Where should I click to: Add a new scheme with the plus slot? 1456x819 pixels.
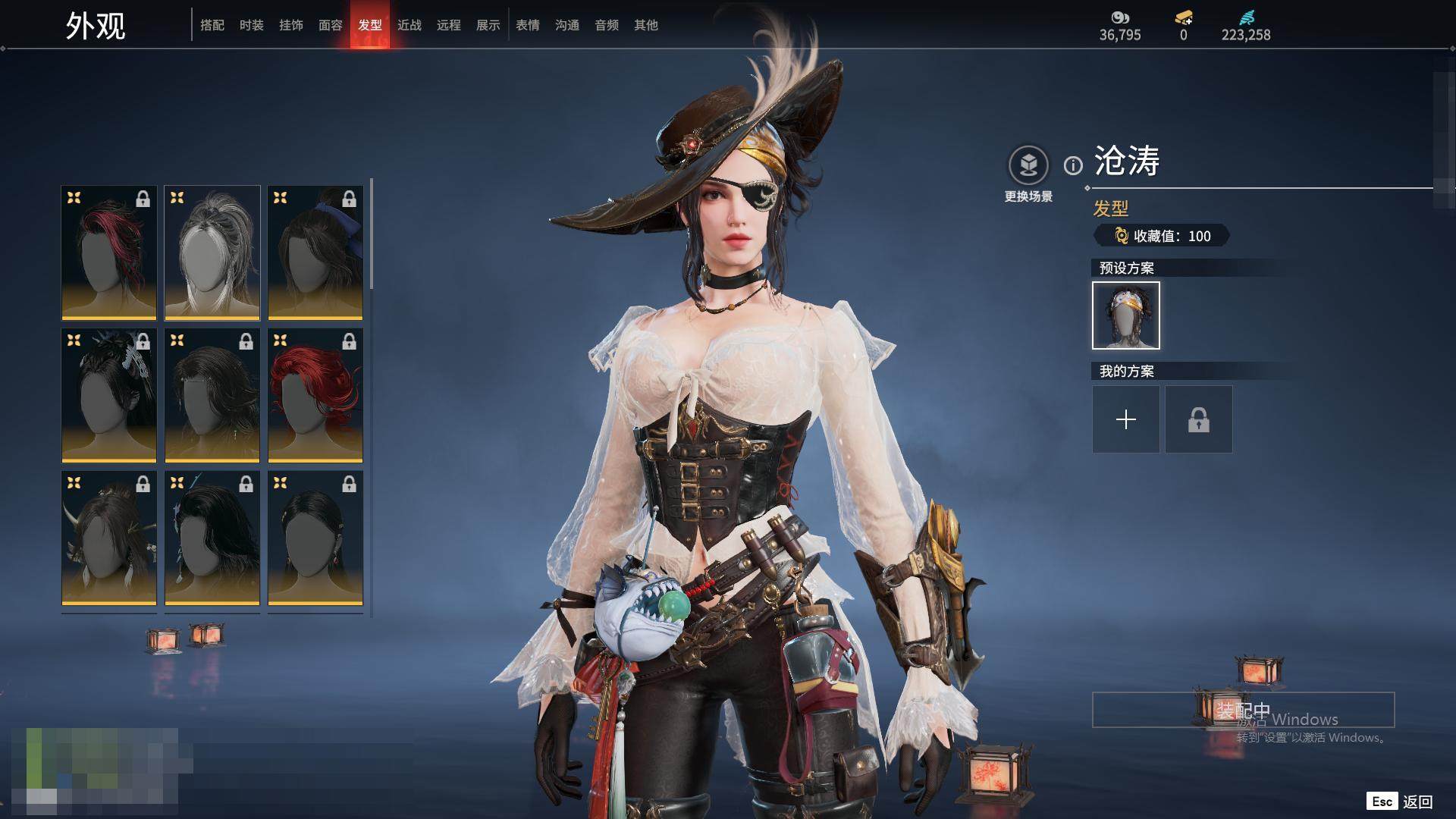click(x=1126, y=419)
